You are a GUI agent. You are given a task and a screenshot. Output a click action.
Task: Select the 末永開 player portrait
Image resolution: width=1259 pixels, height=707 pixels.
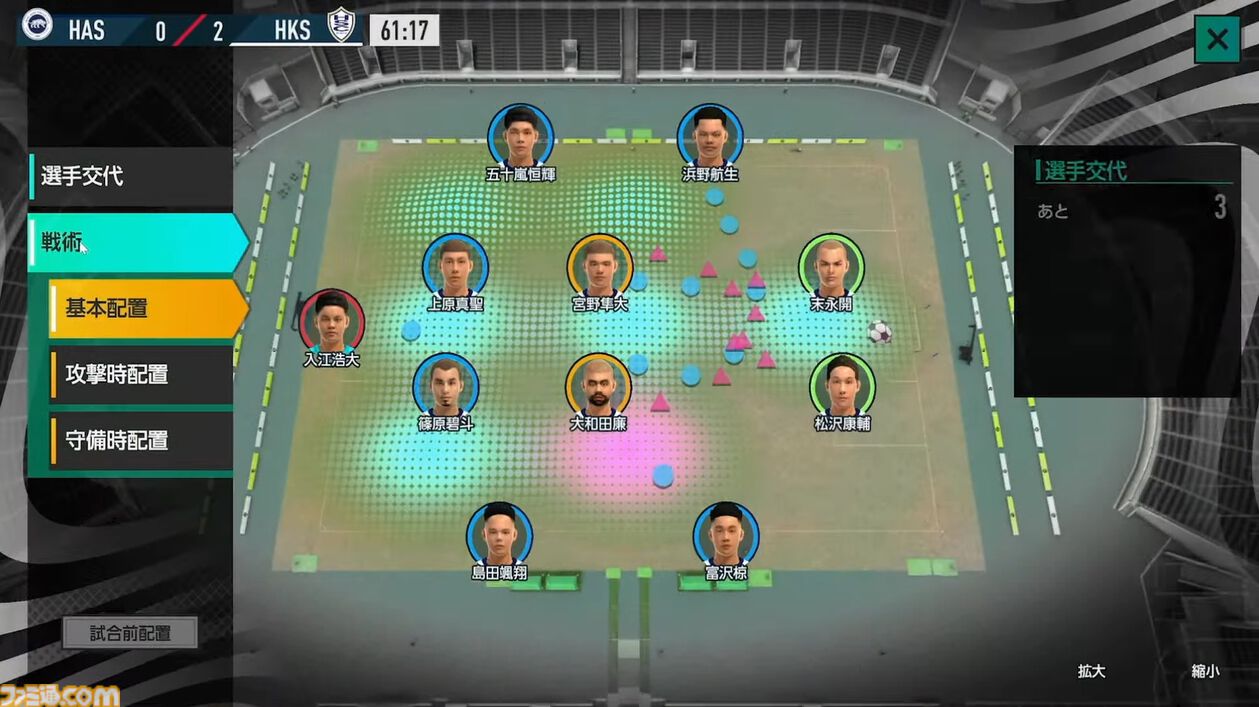point(831,267)
